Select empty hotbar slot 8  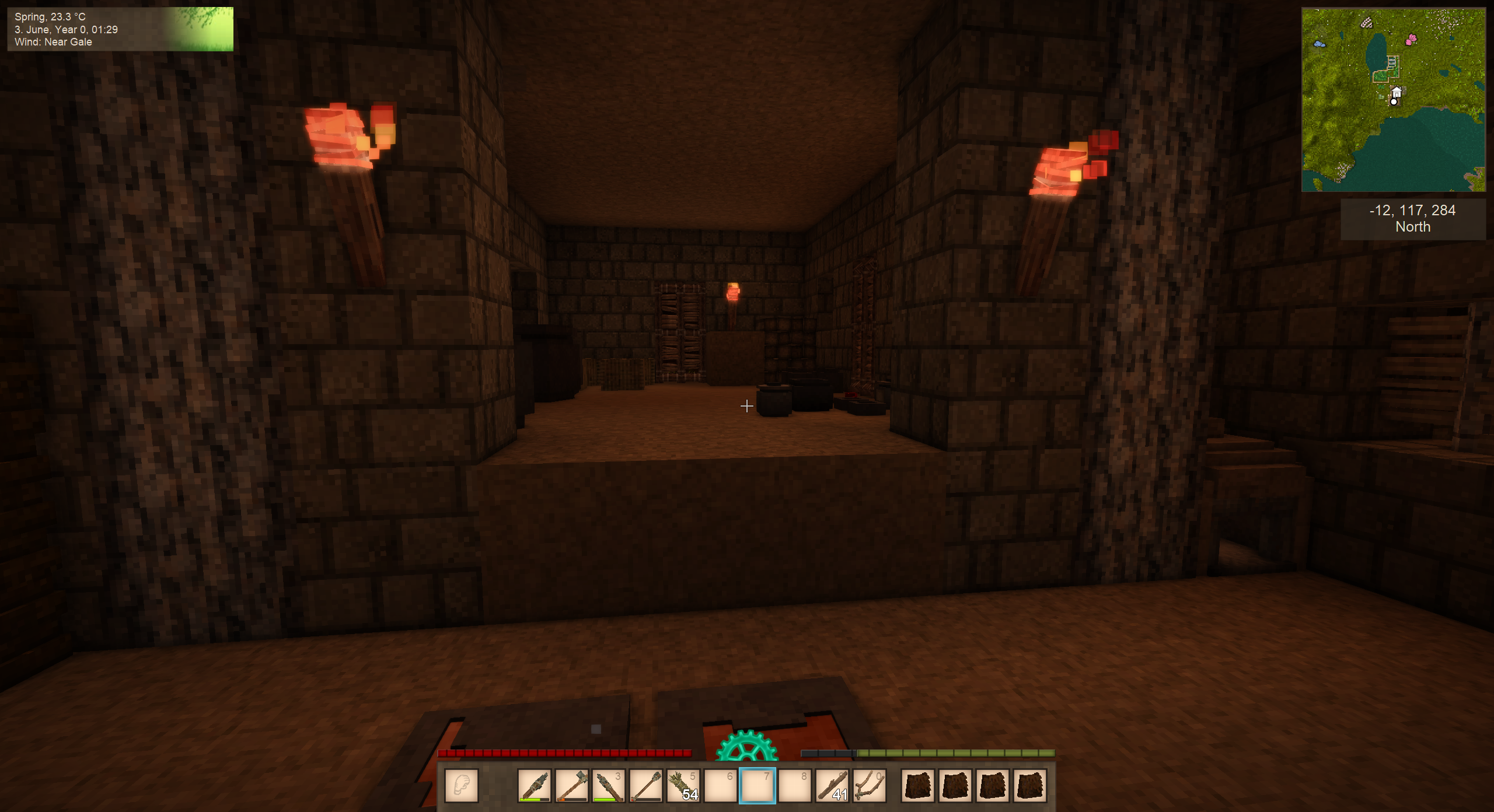click(x=795, y=786)
